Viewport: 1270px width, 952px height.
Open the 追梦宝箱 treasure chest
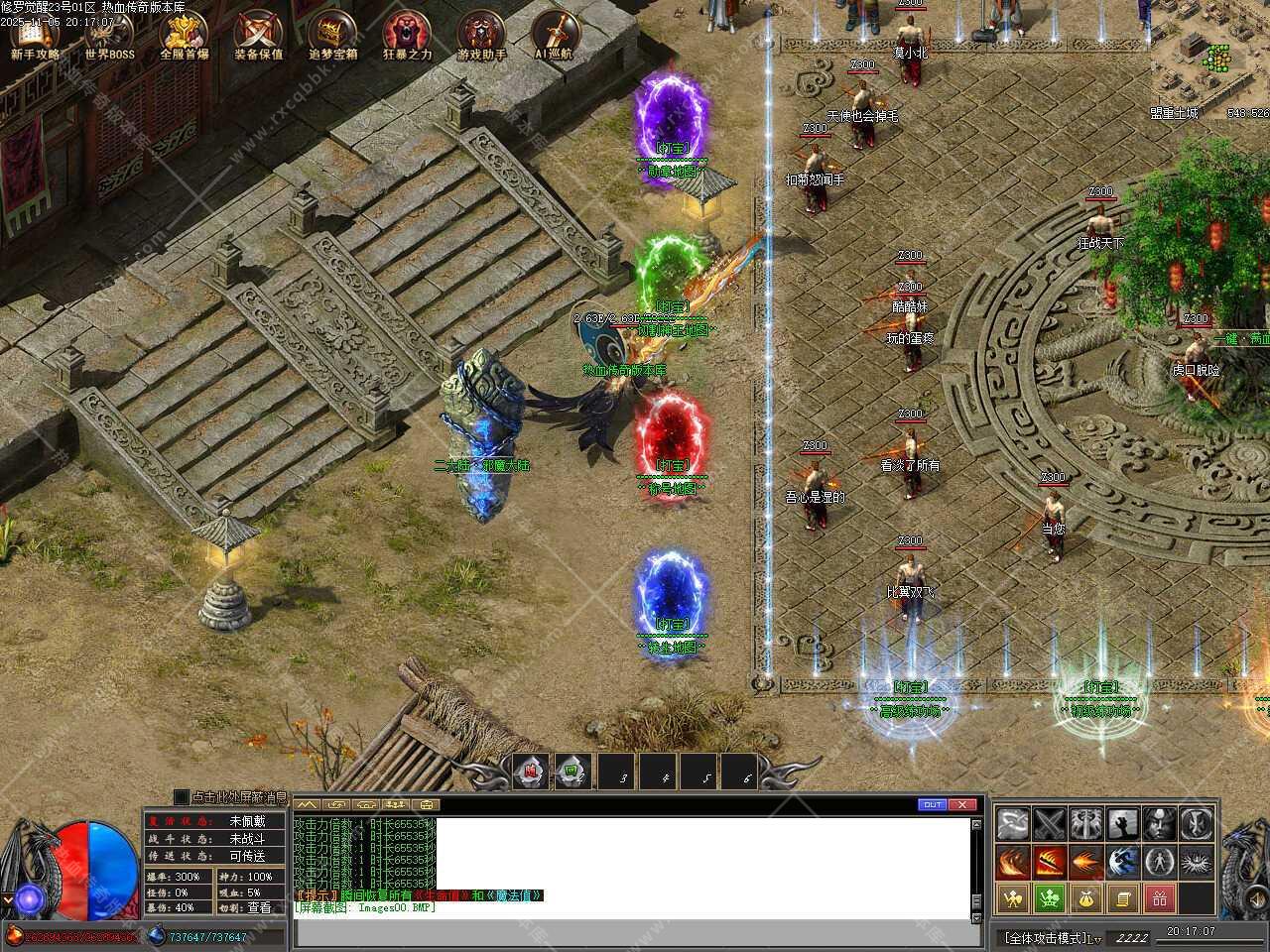[333, 37]
